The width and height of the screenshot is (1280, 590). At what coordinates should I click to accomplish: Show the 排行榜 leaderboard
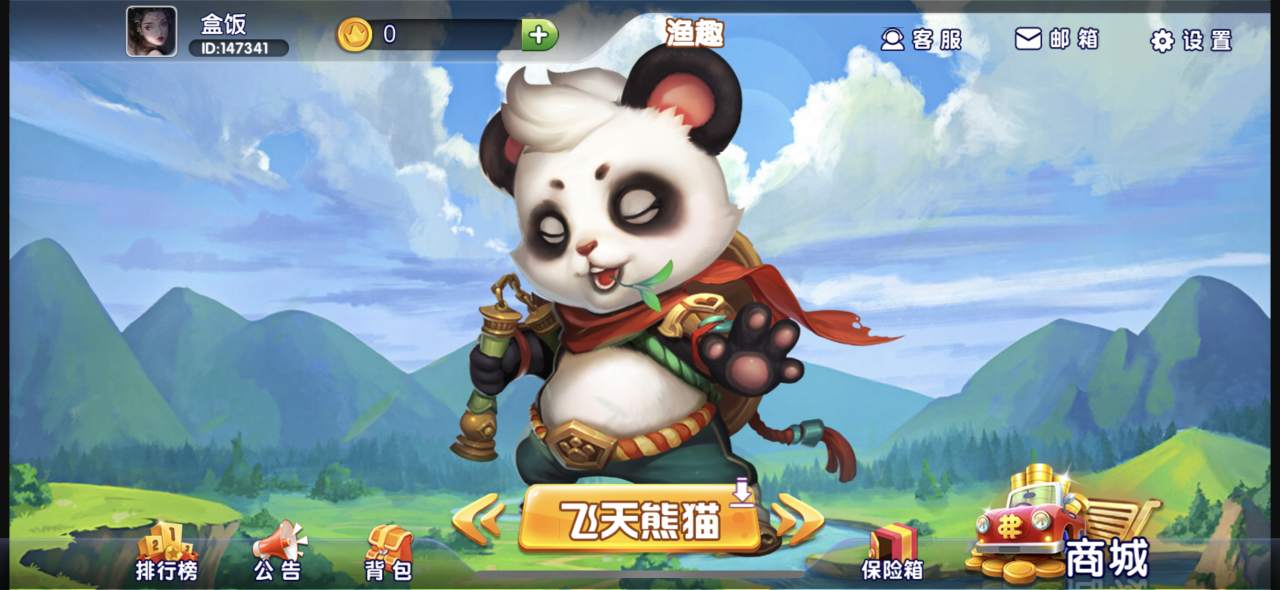click(x=167, y=553)
